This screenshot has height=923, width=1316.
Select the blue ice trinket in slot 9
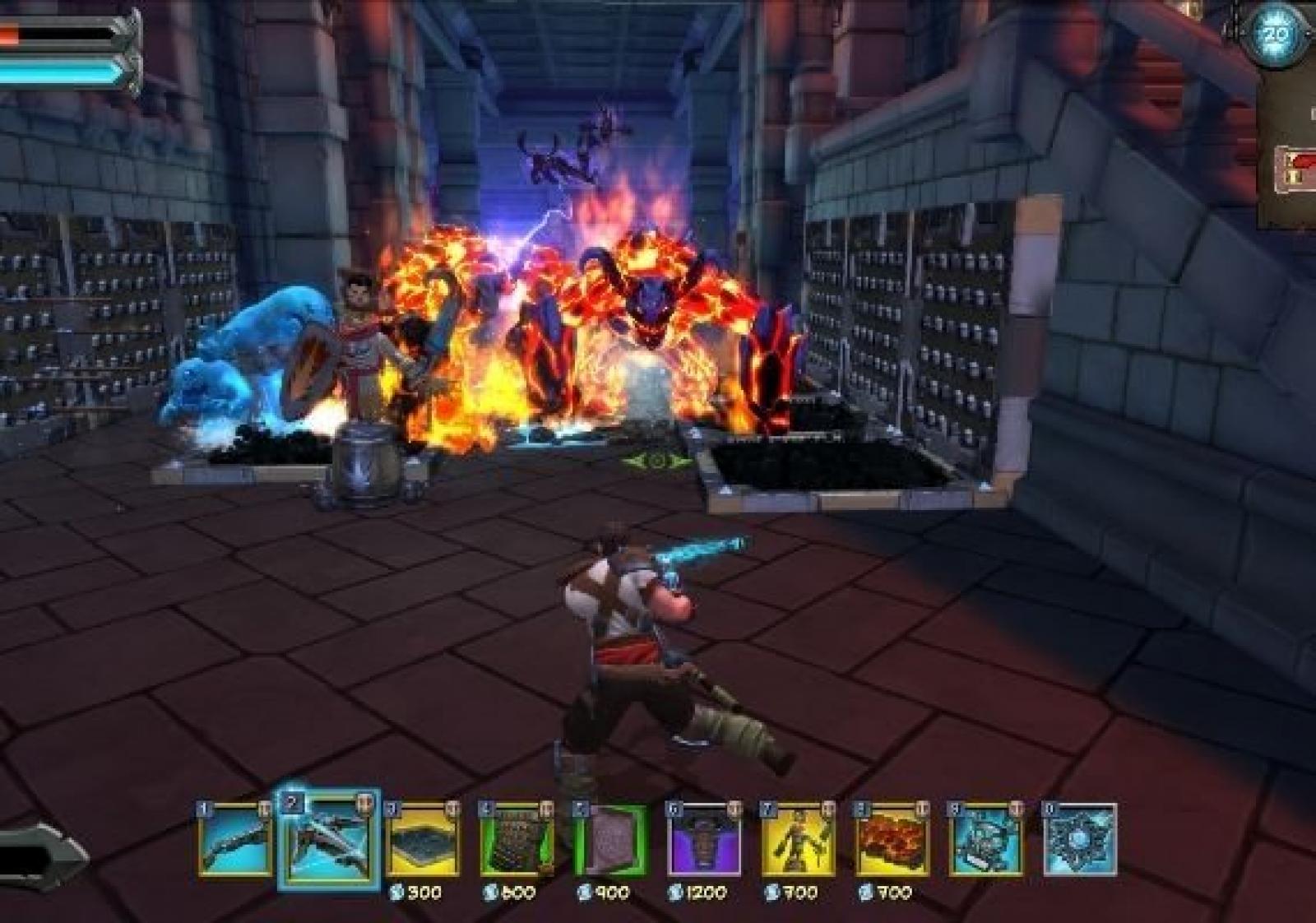click(x=985, y=840)
